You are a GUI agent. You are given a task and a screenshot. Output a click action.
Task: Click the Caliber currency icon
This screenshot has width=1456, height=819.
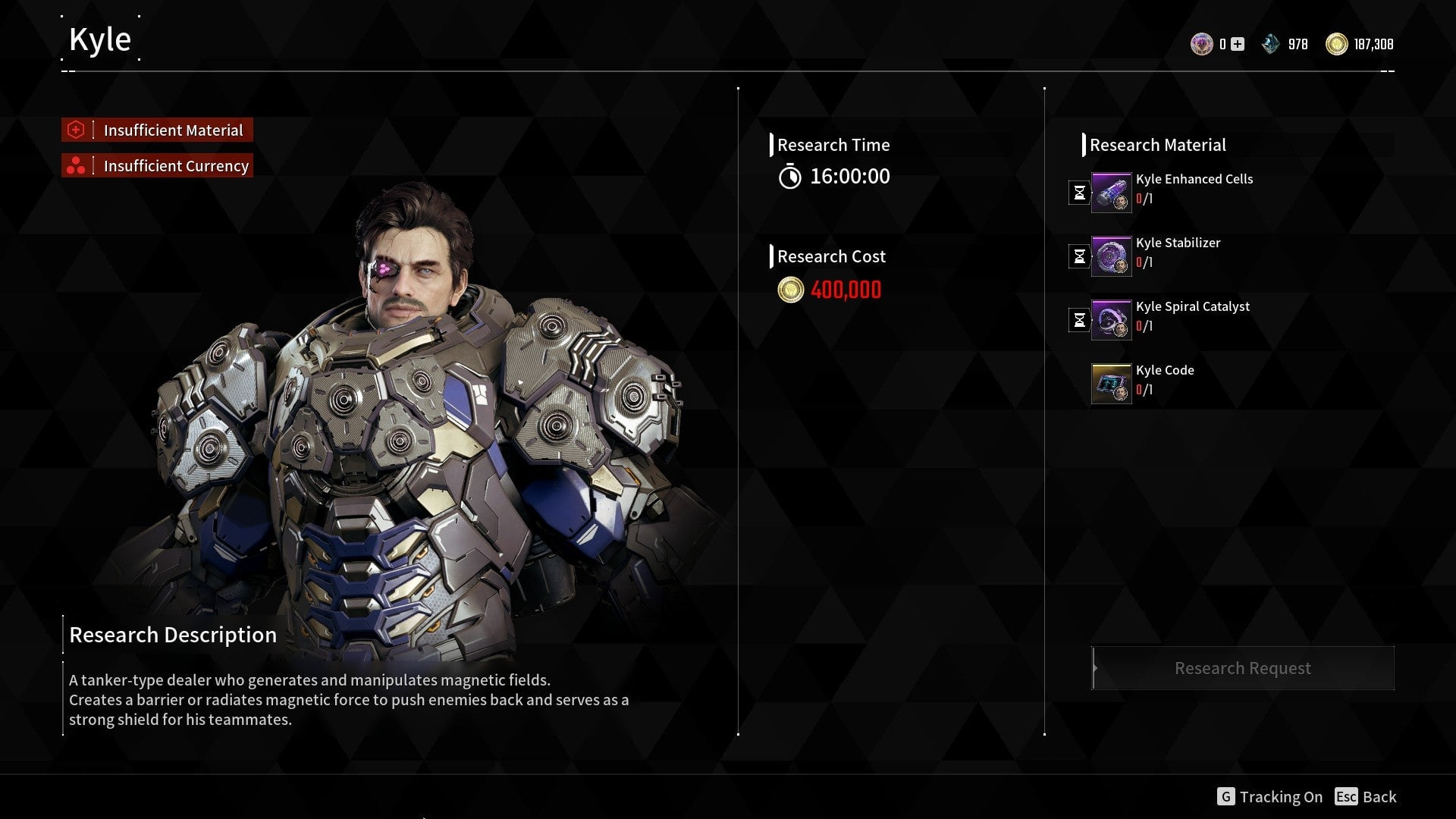tap(1202, 44)
